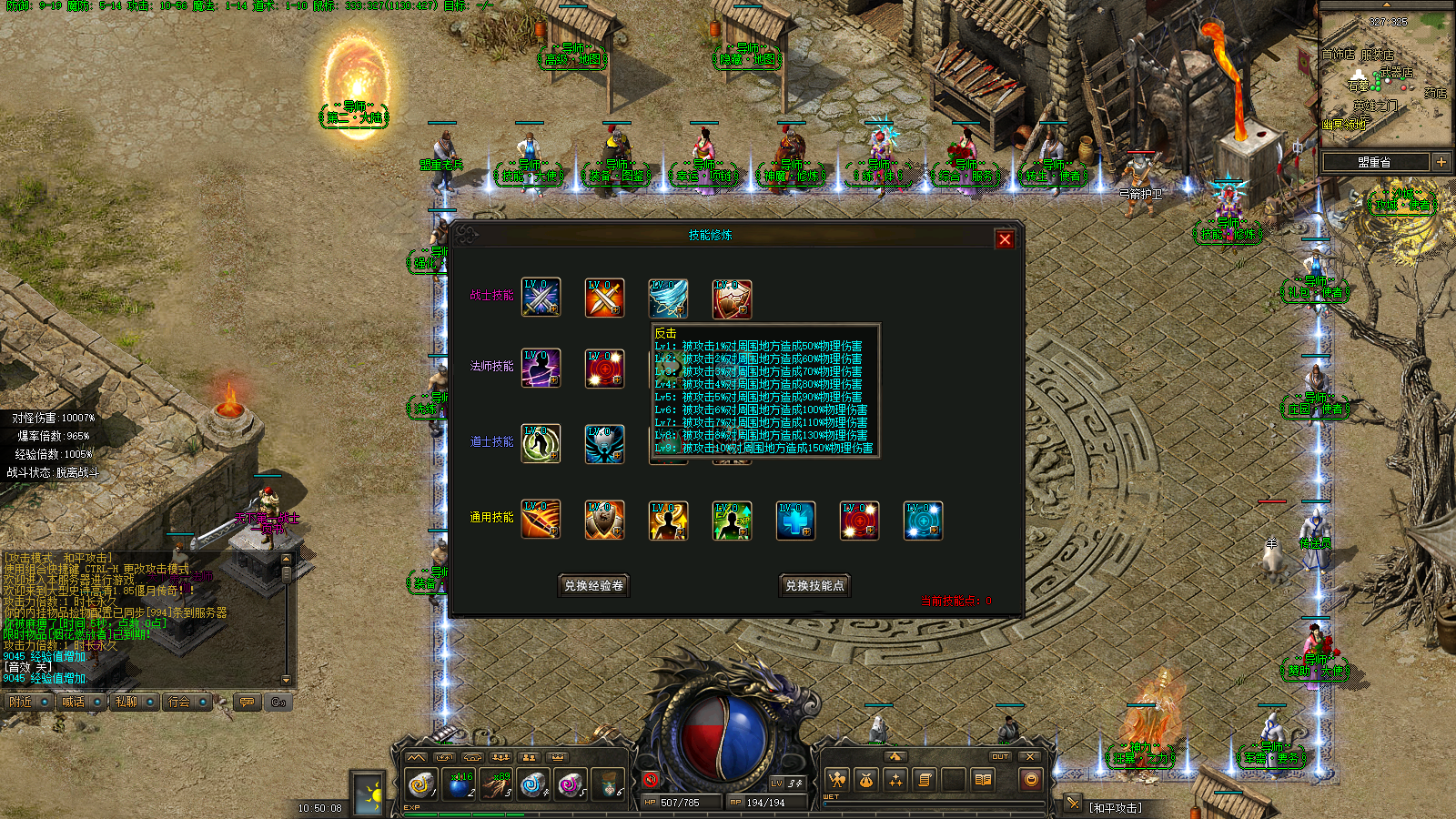Switch to the 附近 nearby chat channel

point(20,702)
